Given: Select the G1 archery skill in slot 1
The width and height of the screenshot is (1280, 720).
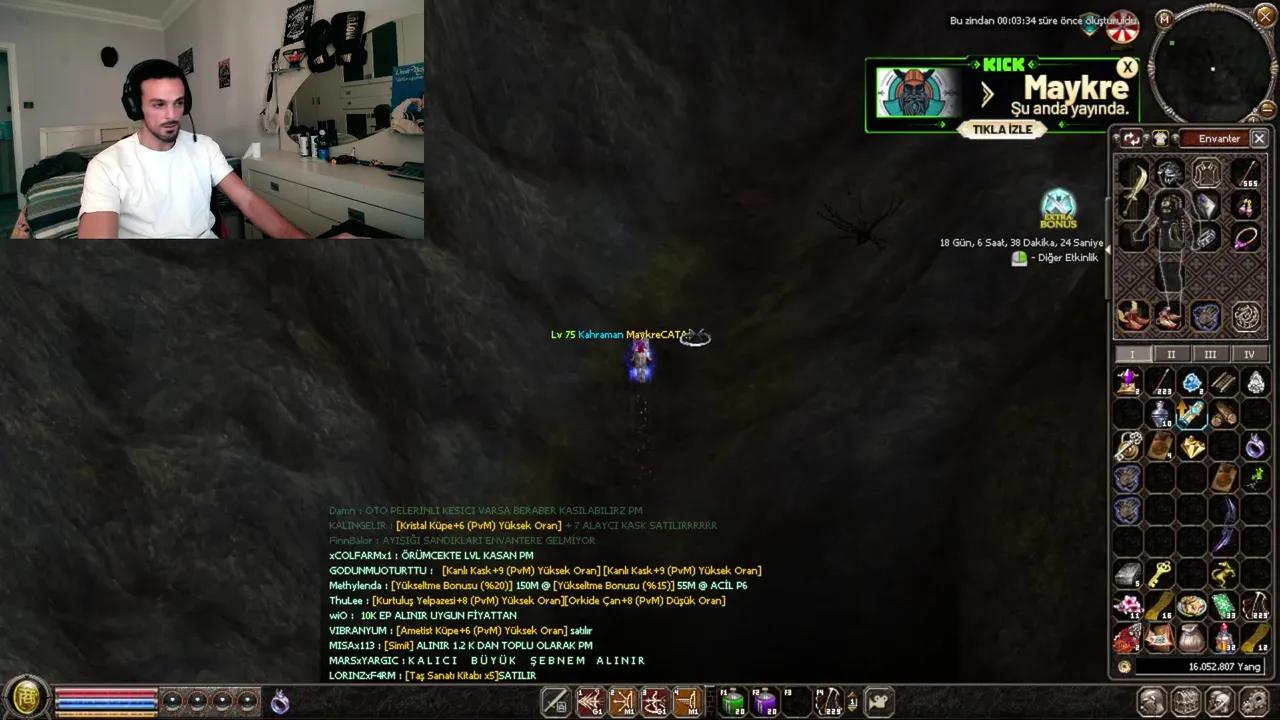Looking at the screenshot, I should 590,702.
